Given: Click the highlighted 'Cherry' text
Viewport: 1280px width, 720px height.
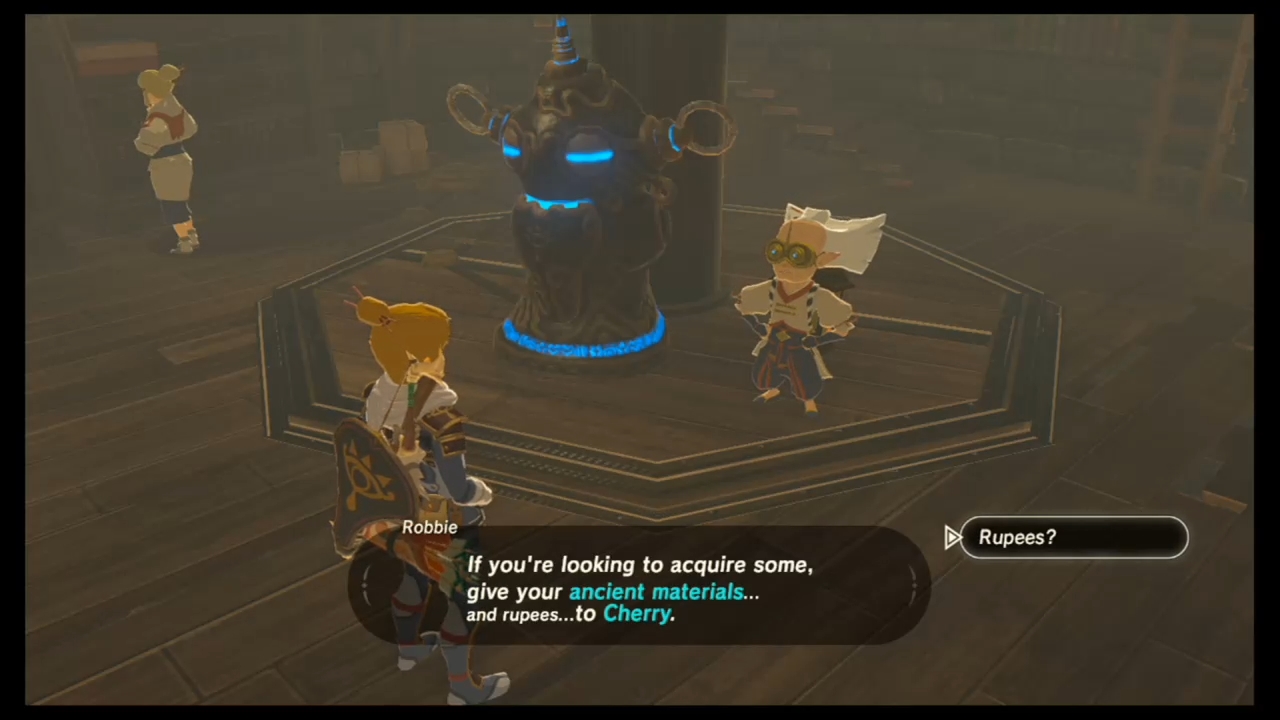Looking at the screenshot, I should tap(636, 614).
